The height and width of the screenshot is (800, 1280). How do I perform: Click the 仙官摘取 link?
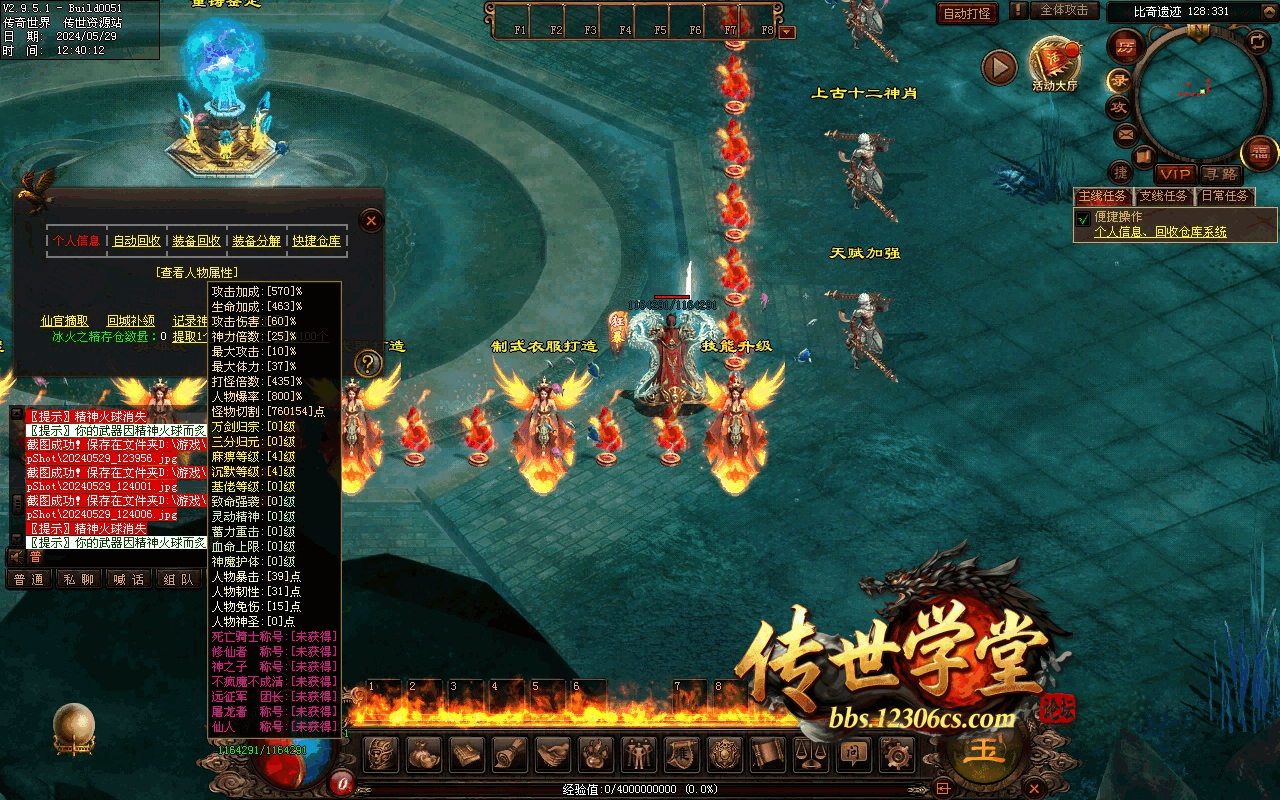tap(64, 321)
